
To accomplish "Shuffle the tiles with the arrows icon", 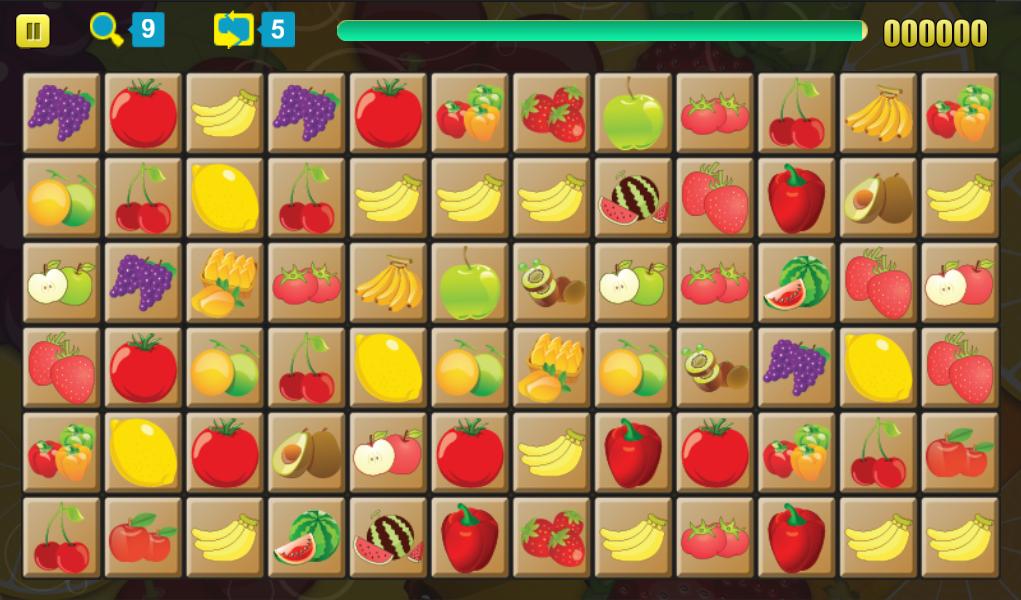I will [x=234, y=30].
